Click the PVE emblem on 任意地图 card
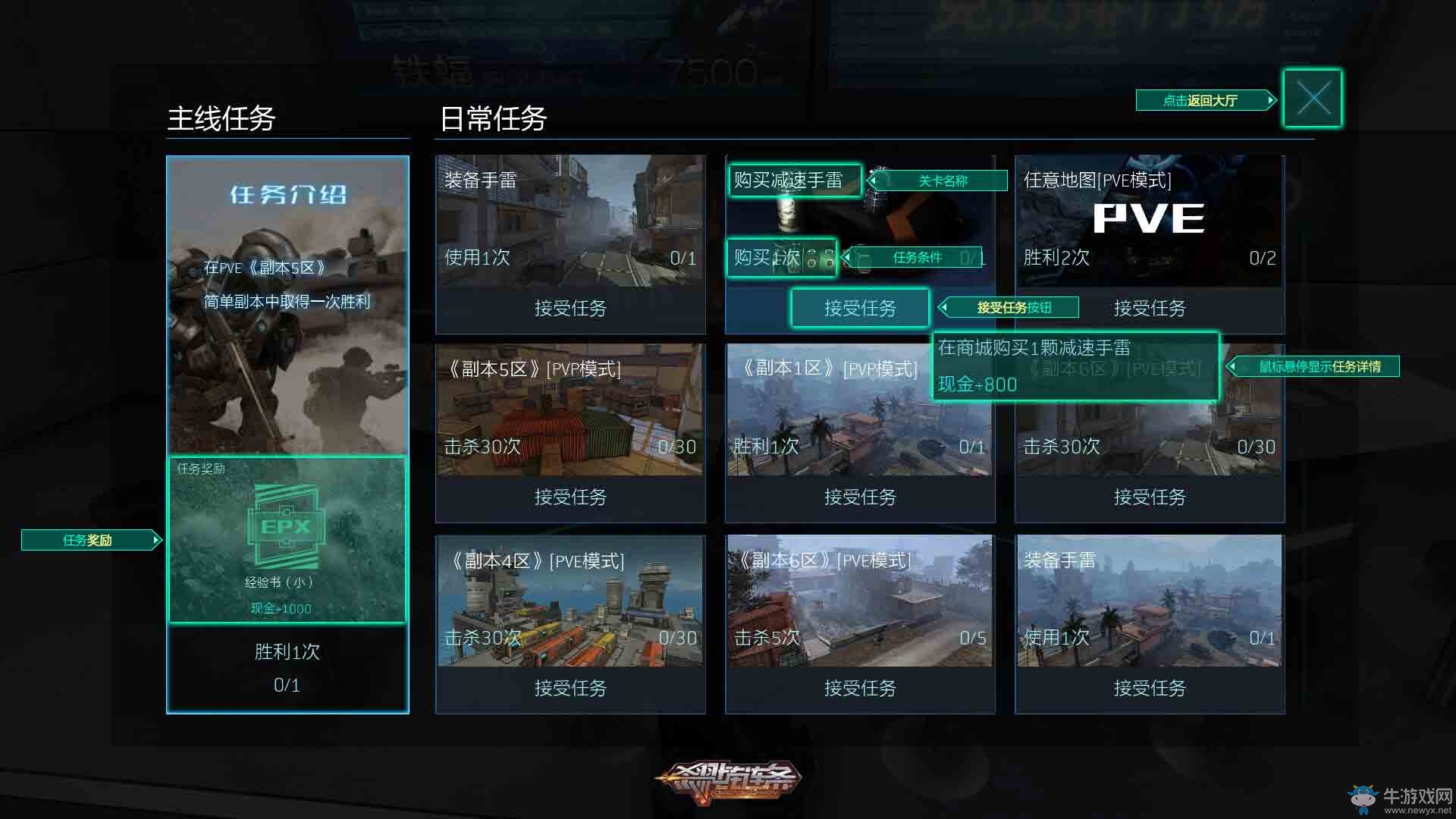Screen dimensions: 1456x819 point(1149,218)
